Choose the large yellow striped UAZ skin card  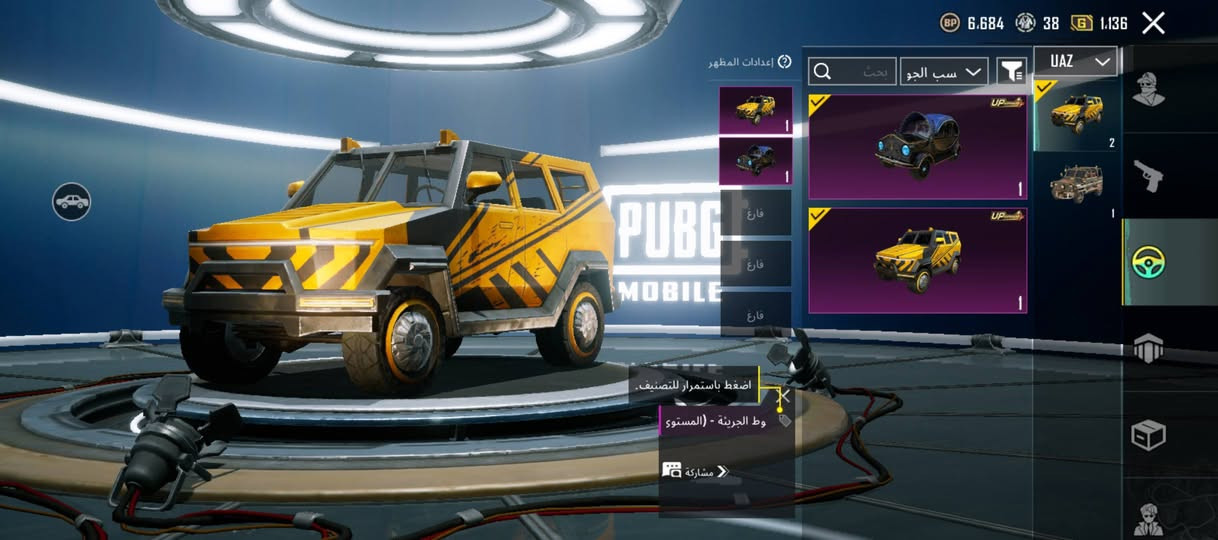[917, 260]
